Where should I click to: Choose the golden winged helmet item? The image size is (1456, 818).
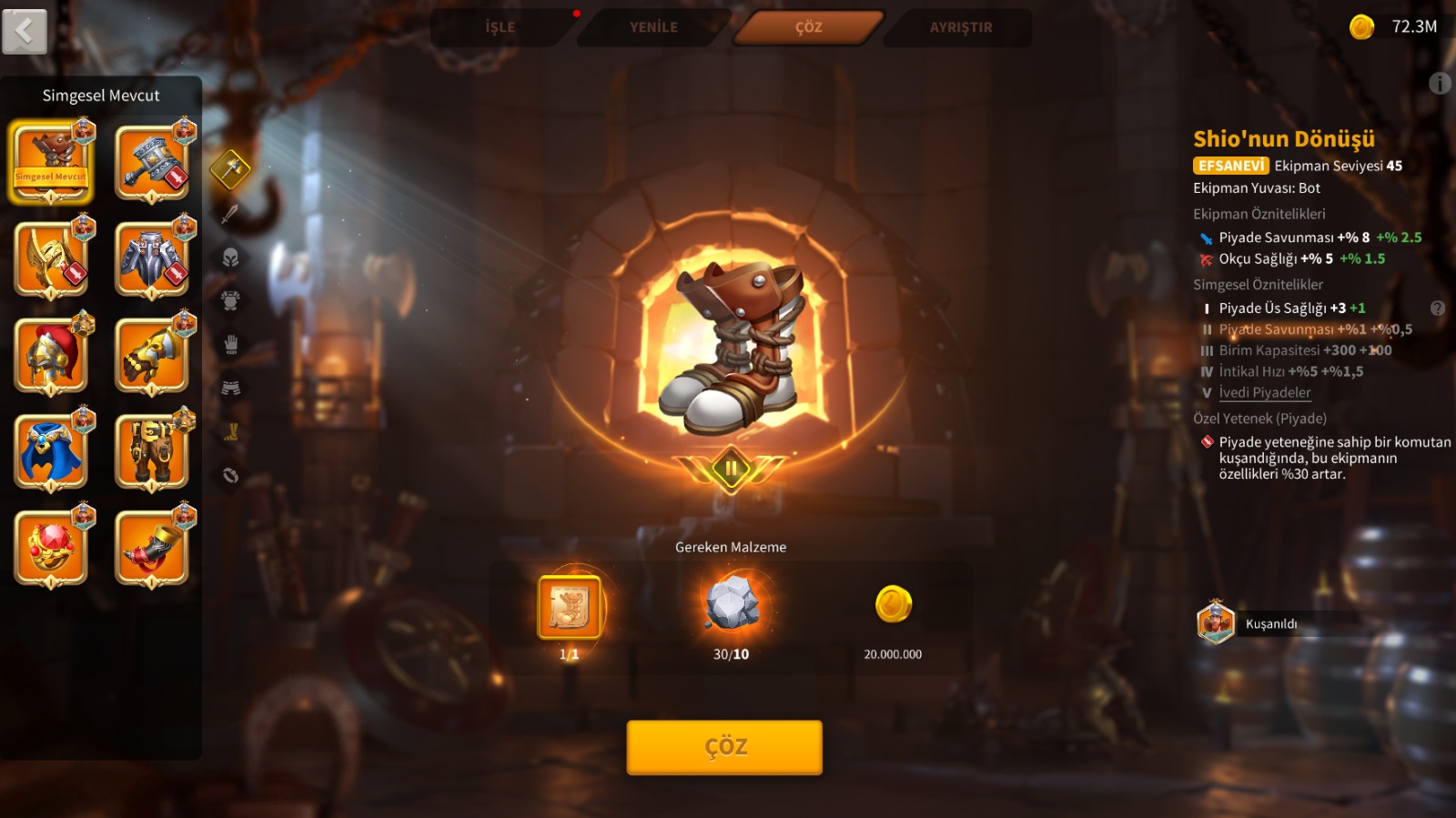(x=51, y=259)
